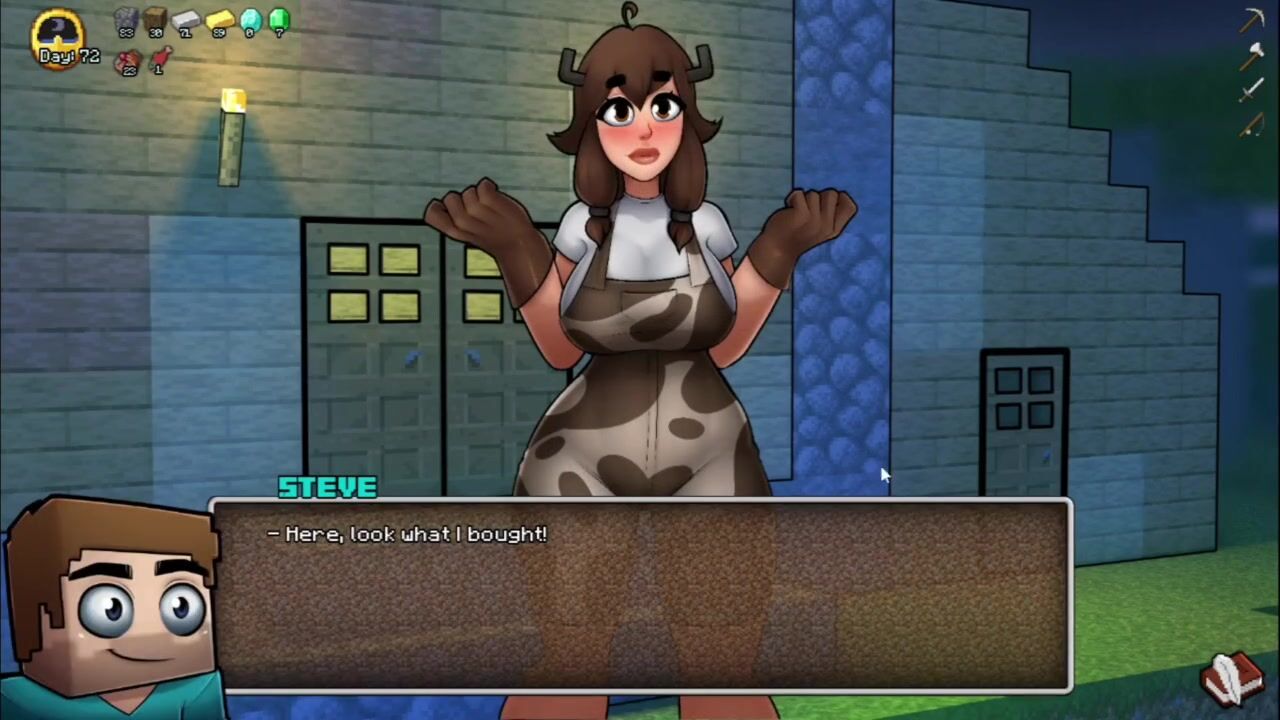
Task: Select the pickaxe tool icon
Action: [1252, 20]
